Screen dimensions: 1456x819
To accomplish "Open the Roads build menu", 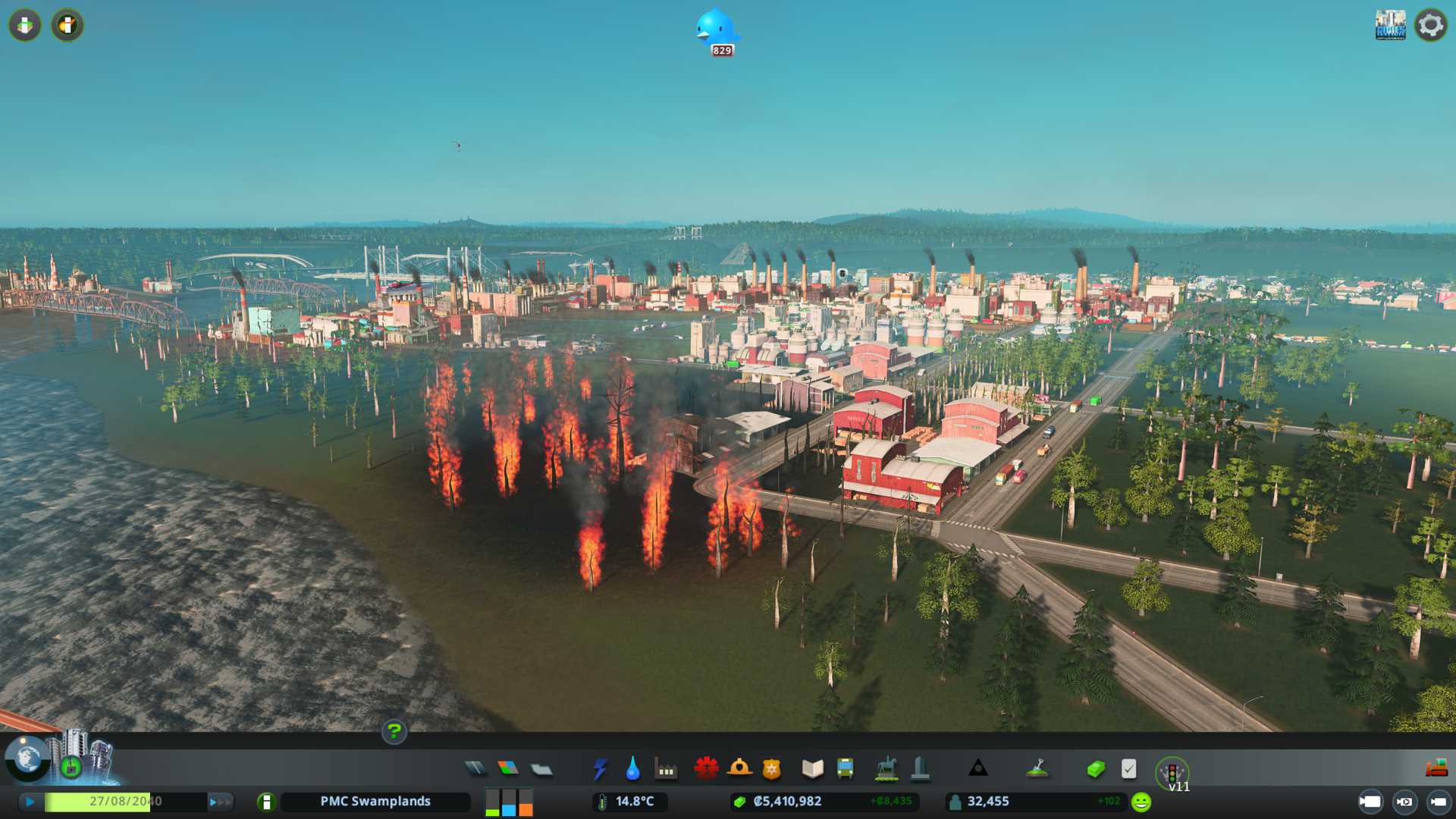I will click(475, 769).
